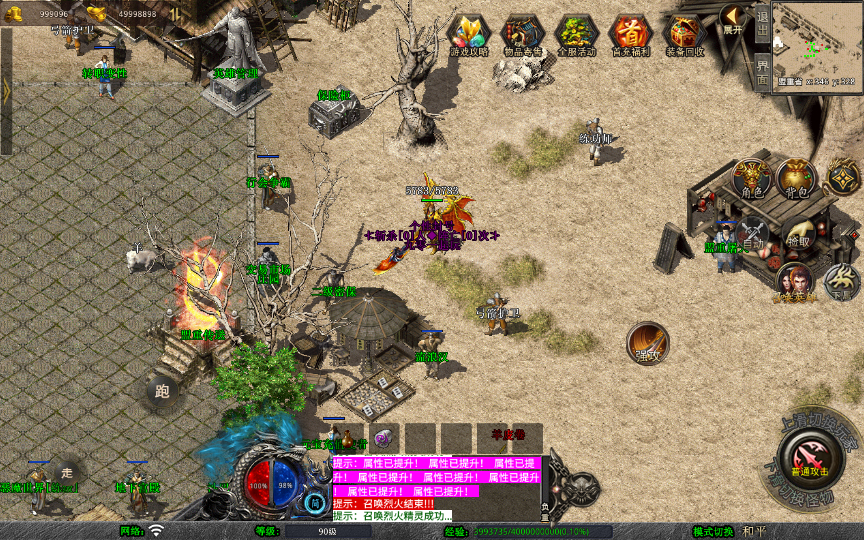Open the 首充福利 first recharge bonus
This screenshot has height=540, width=864.
coord(630,34)
